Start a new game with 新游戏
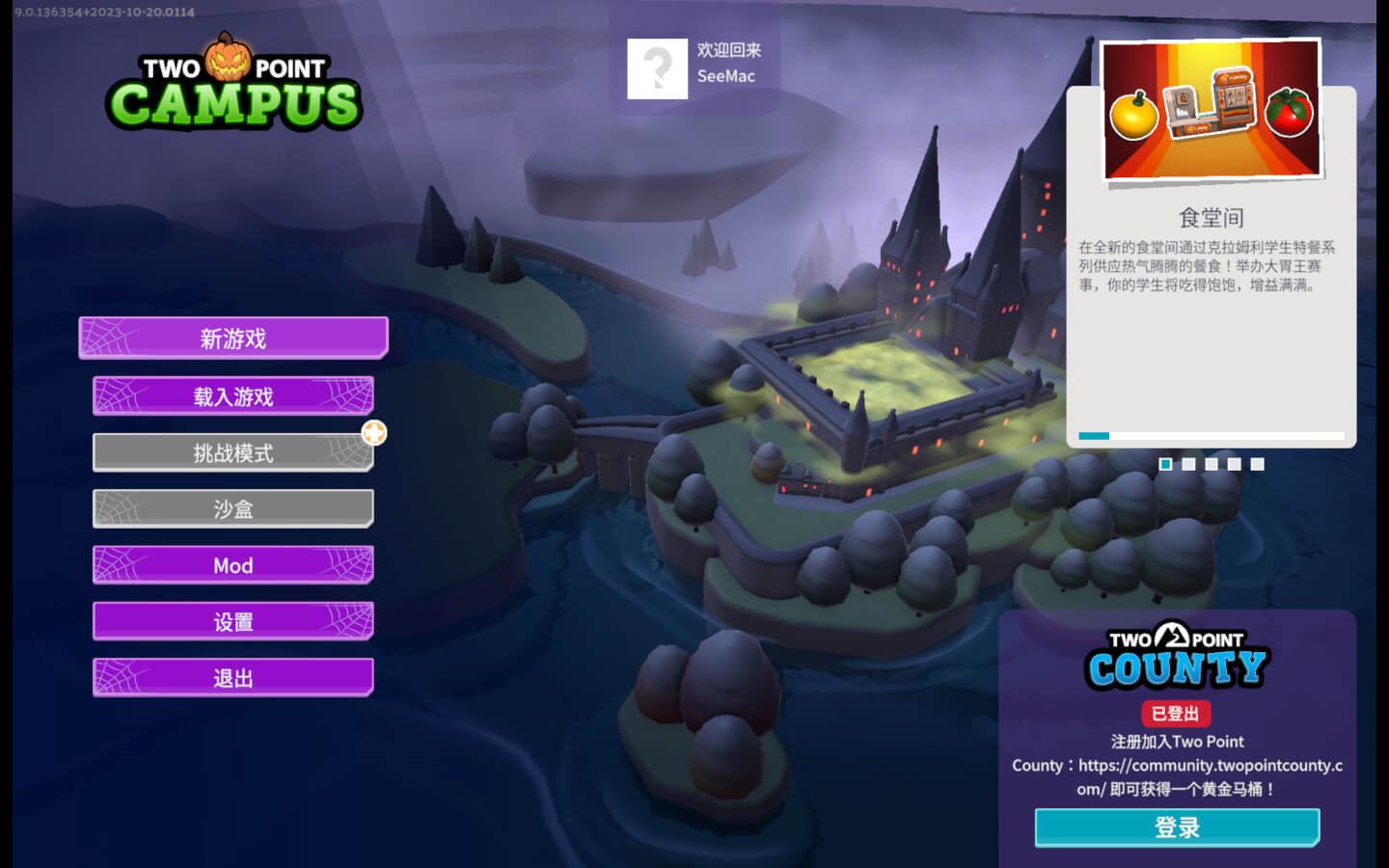 coord(232,339)
